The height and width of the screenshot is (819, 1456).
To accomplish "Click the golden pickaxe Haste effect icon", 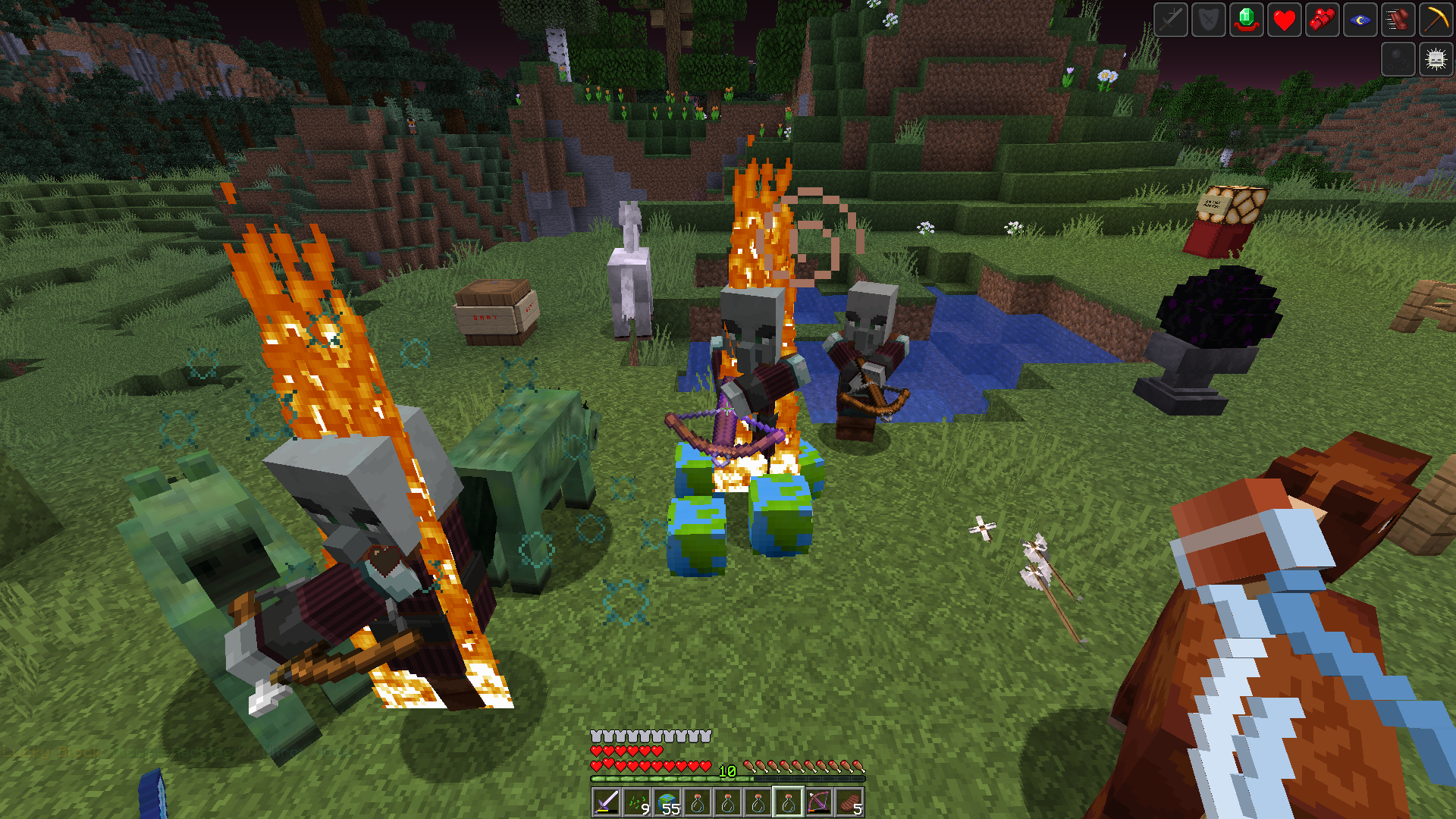I will tap(1436, 20).
